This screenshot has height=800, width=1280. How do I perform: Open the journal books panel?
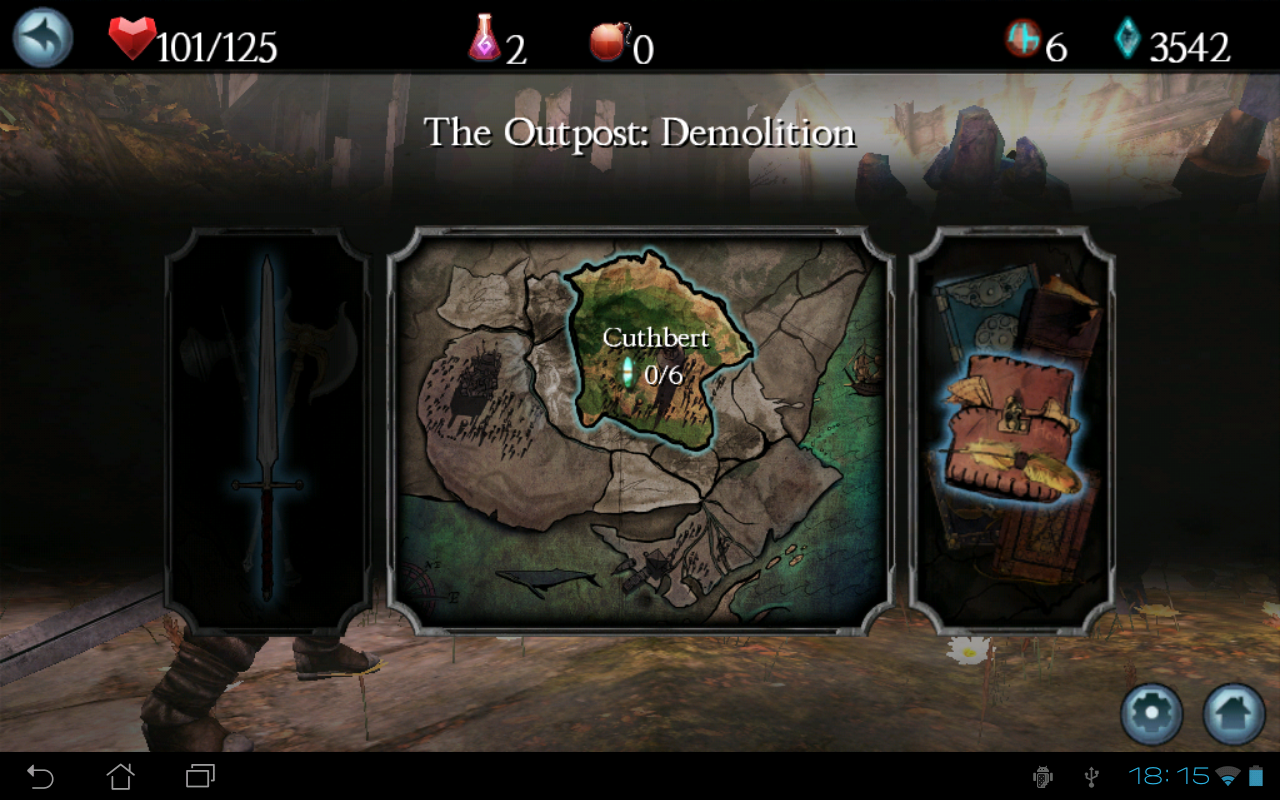(x=1012, y=430)
